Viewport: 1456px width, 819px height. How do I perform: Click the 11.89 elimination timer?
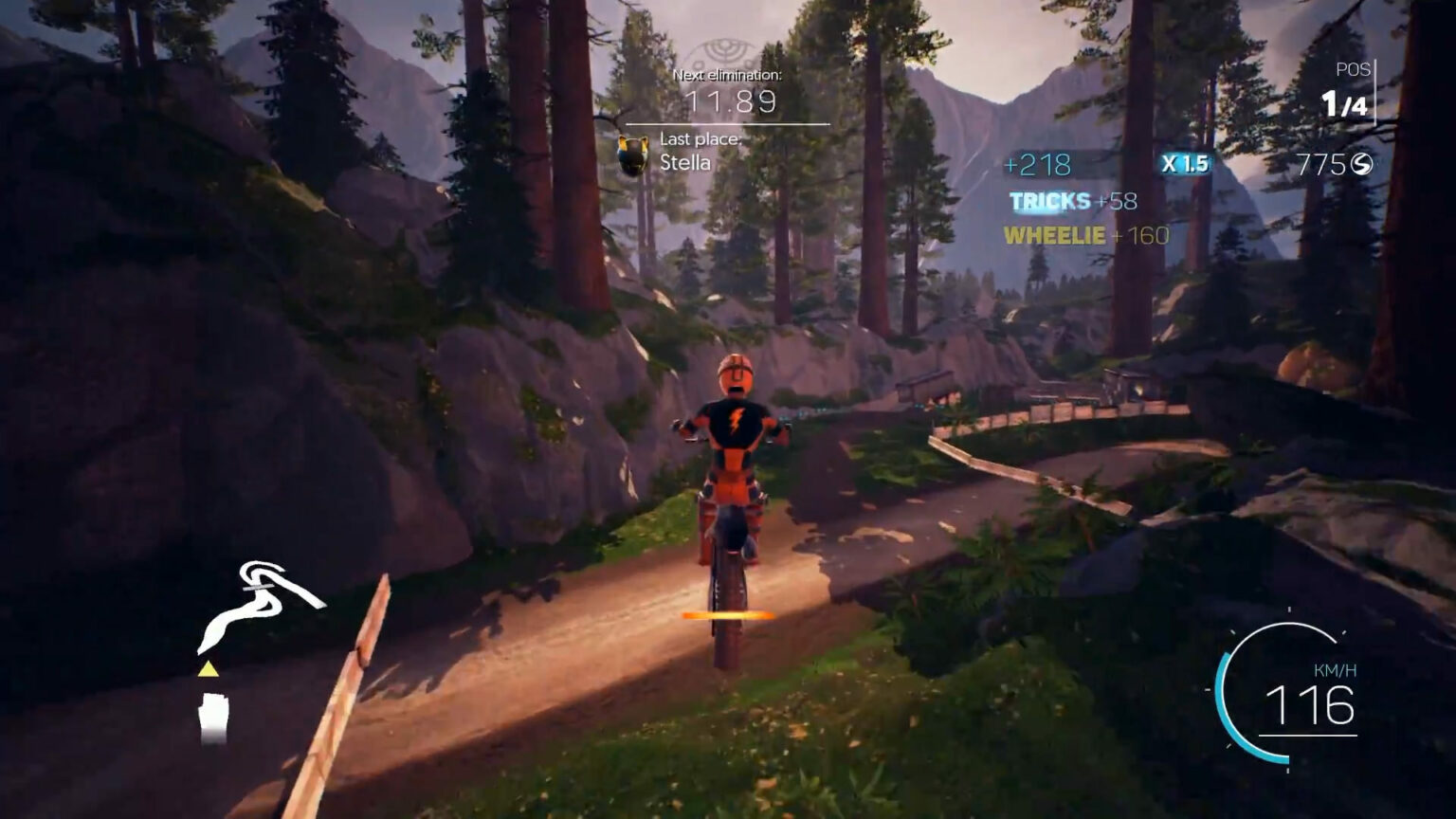click(725, 102)
